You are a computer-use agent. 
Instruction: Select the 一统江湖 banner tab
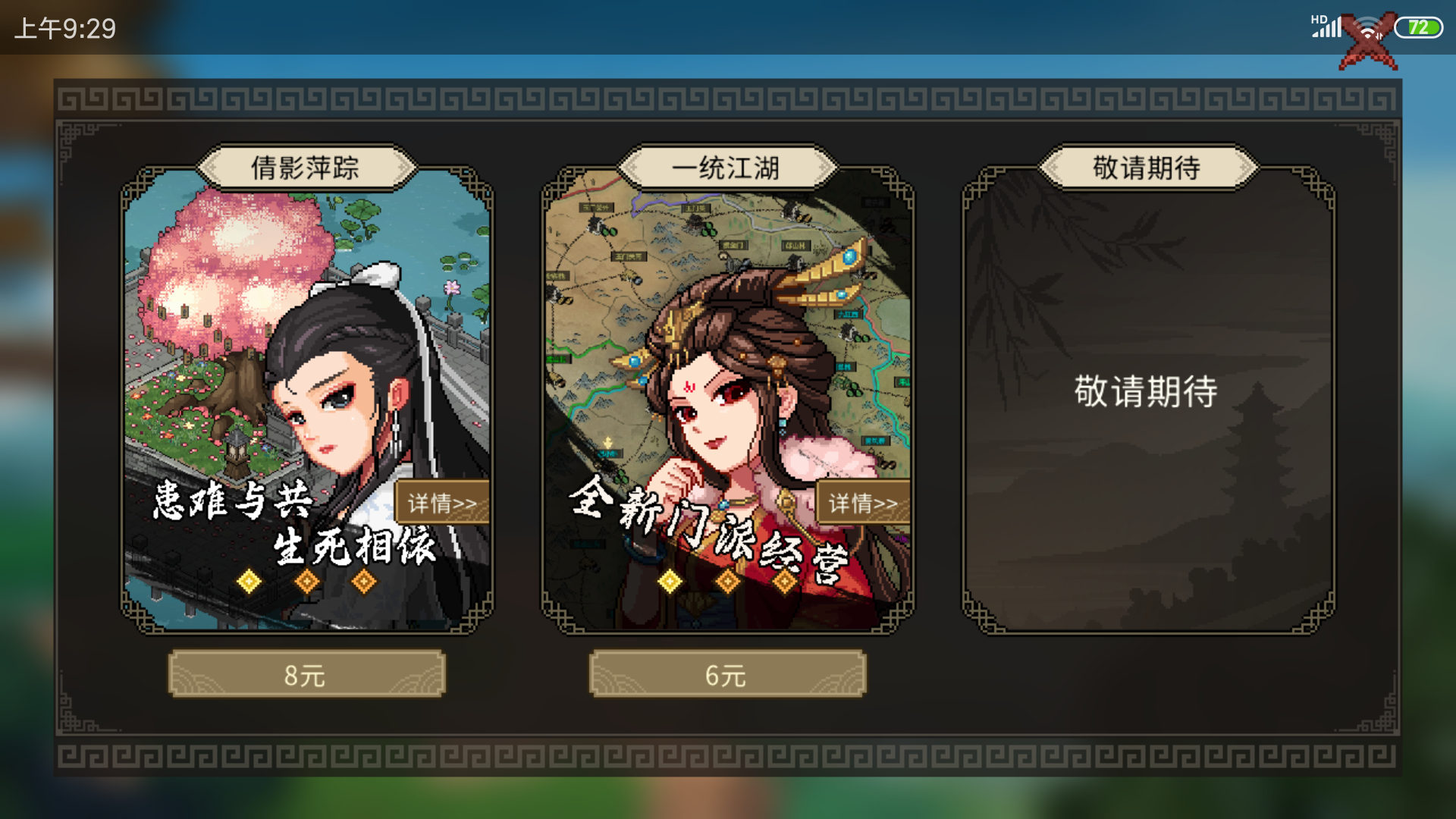726,168
